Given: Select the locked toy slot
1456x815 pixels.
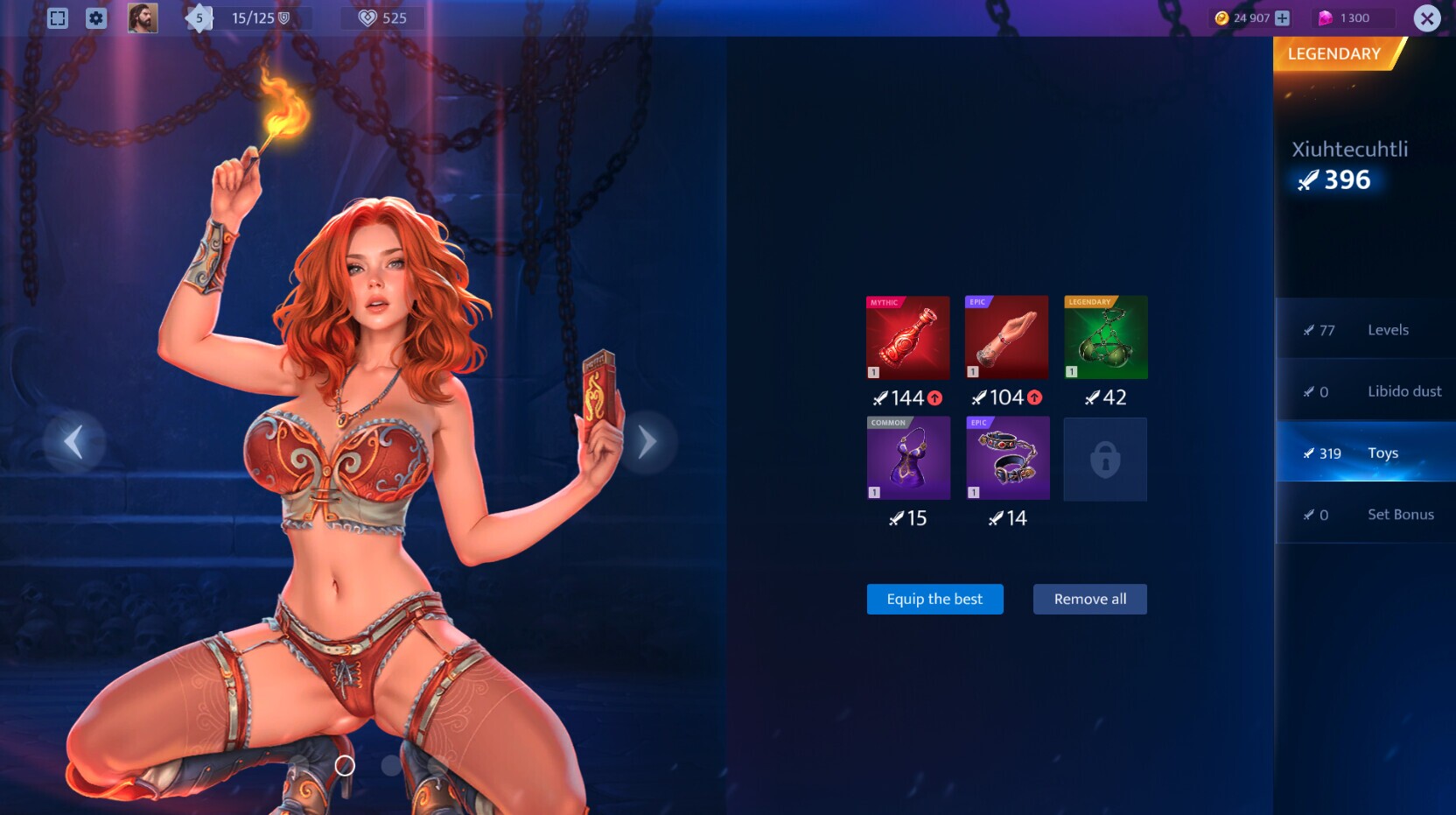Looking at the screenshot, I should (x=1105, y=459).
